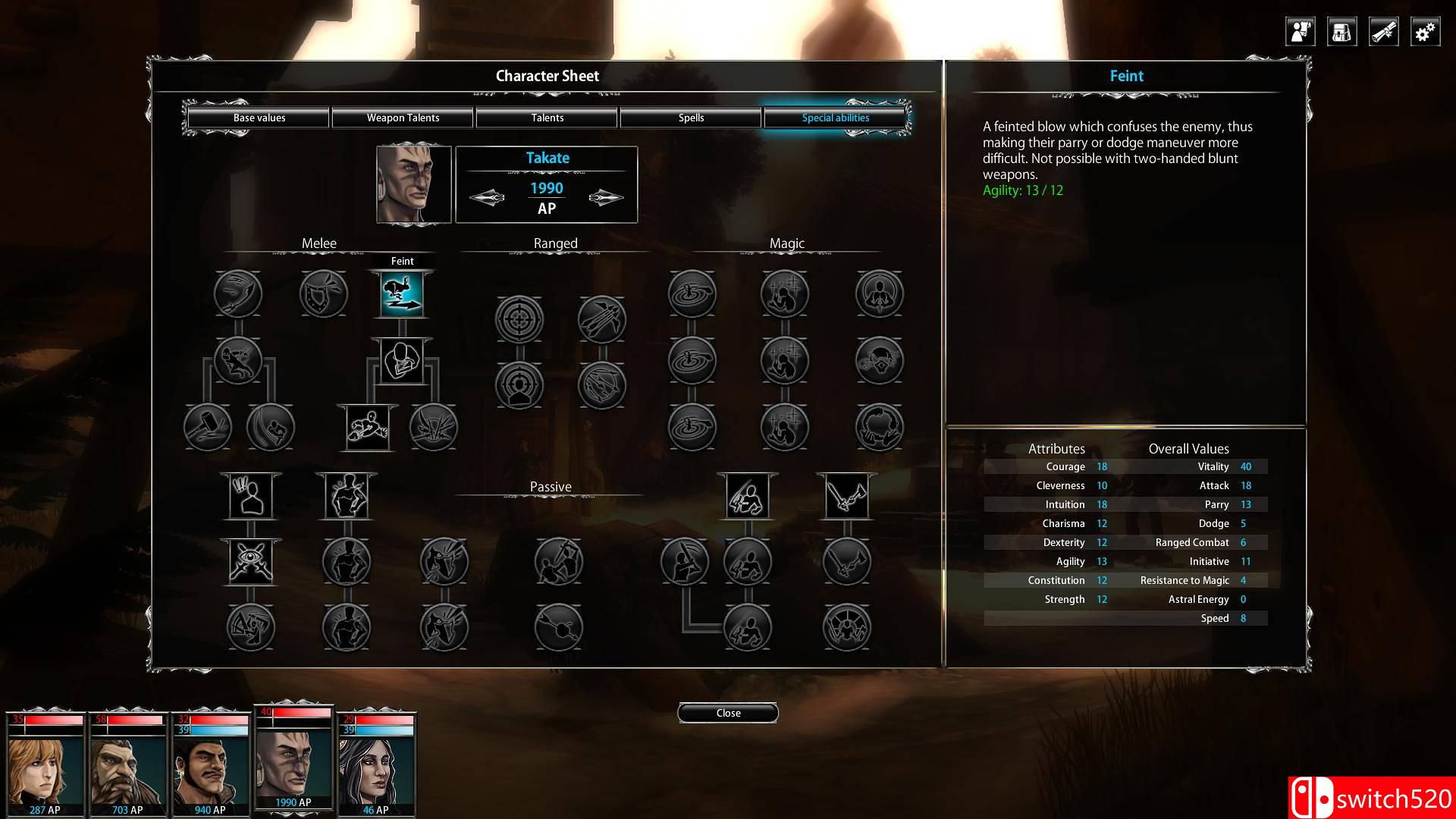Select the dark-haired woman portrait with 46 AP

click(375, 766)
